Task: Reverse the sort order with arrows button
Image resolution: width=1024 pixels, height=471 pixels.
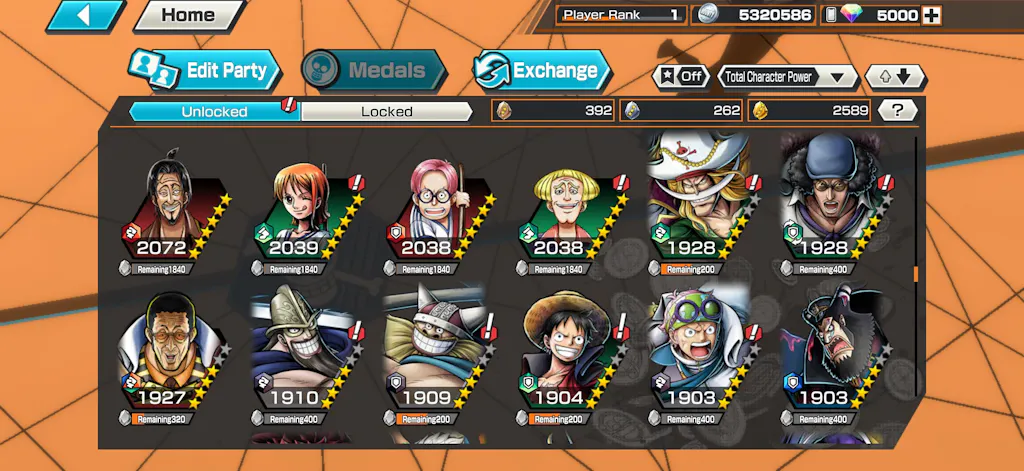Action: coord(895,77)
